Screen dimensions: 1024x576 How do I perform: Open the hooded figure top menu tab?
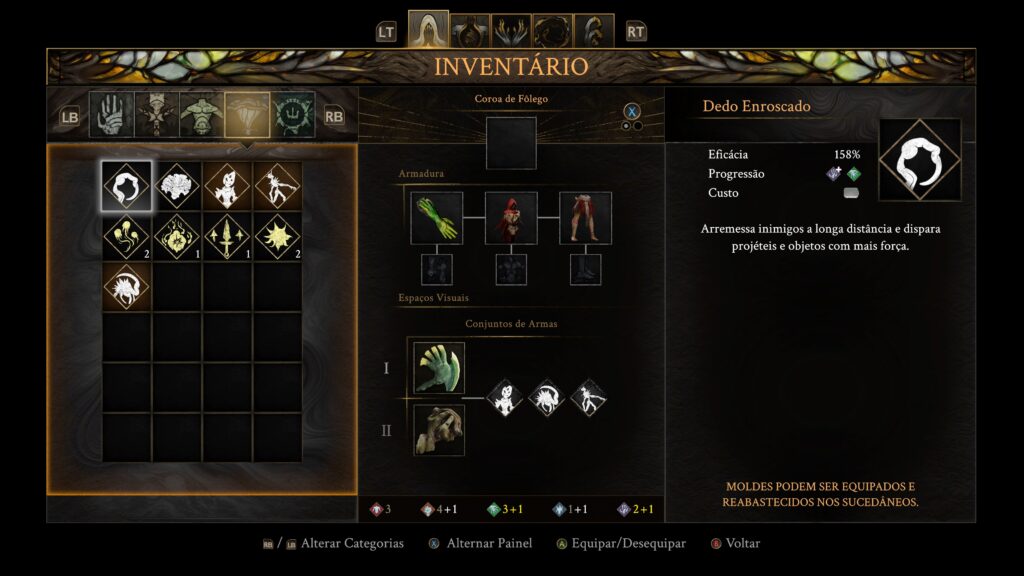point(428,31)
